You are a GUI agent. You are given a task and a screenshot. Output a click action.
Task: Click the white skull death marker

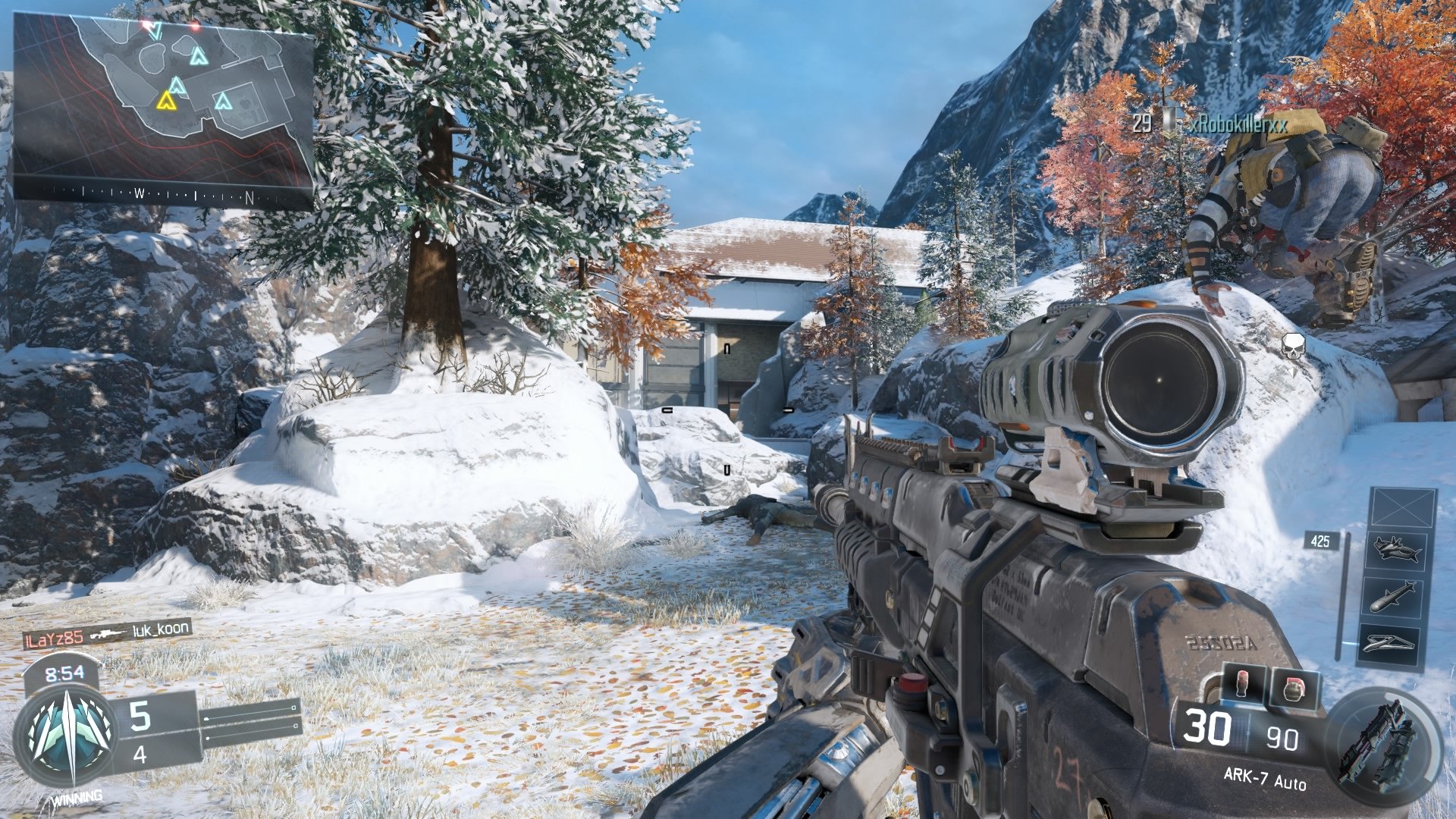tap(1293, 346)
